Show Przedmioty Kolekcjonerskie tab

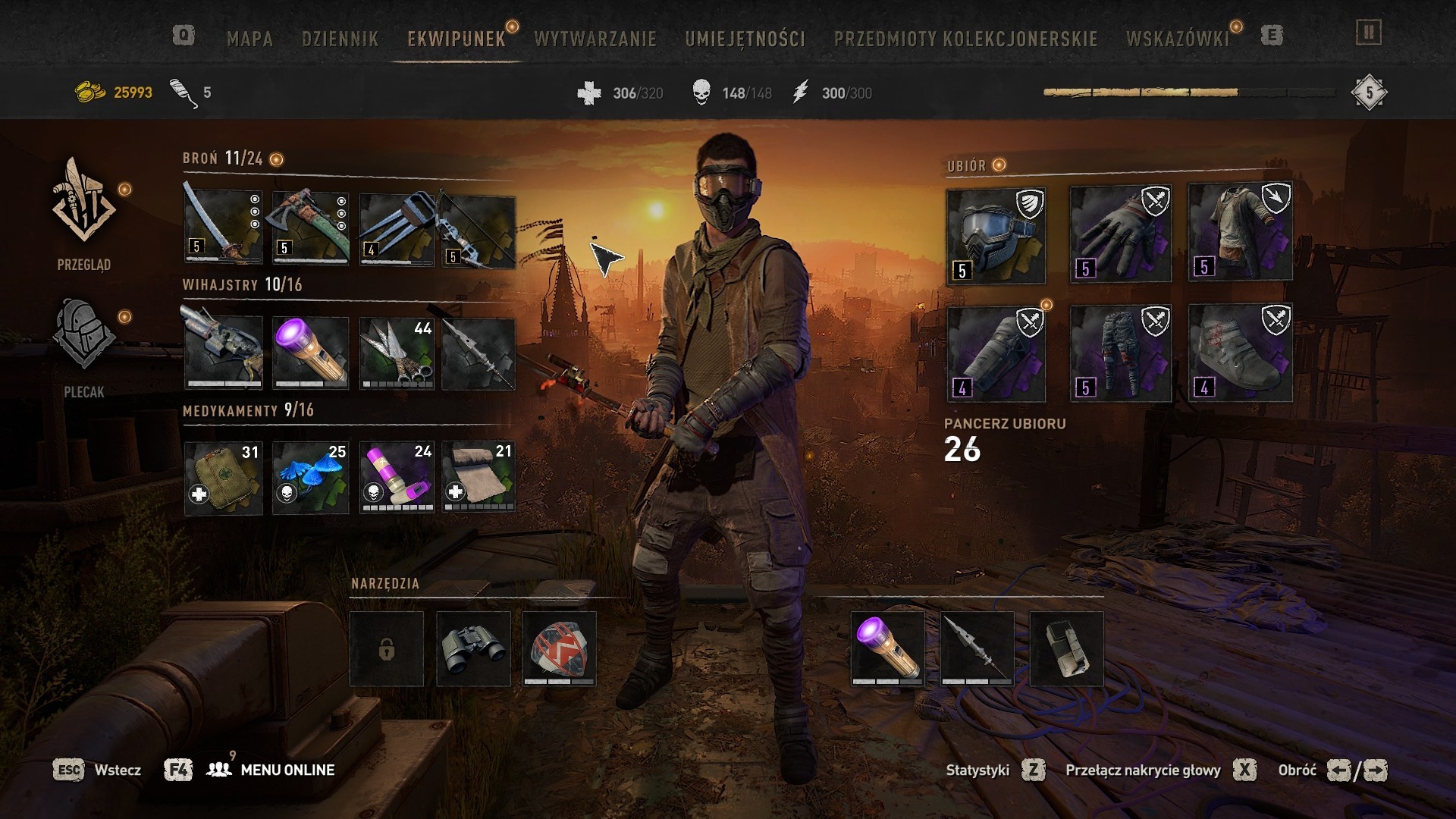965,39
